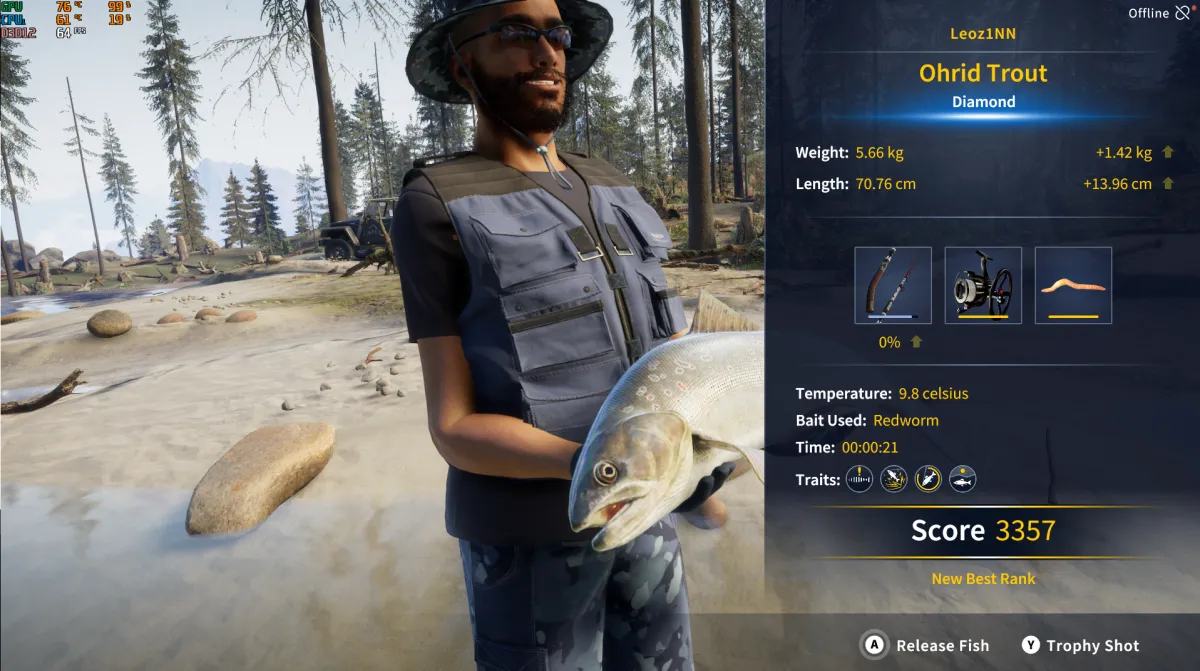The height and width of the screenshot is (671, 1200).
Task: Click the Offline connection status icon
Action: click(1183, 13)
